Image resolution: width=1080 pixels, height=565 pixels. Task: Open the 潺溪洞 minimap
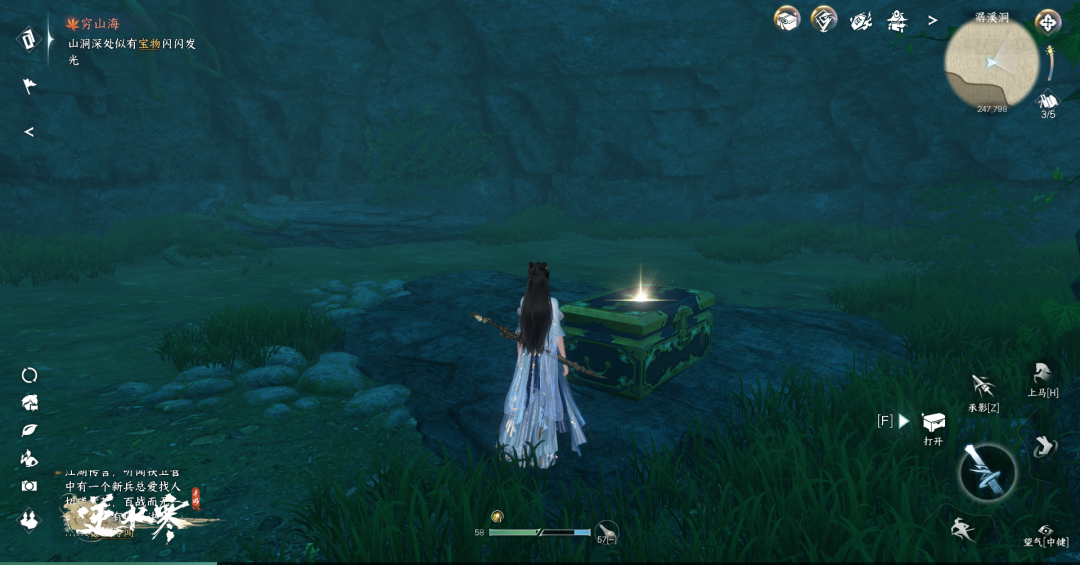coord(992,63)
